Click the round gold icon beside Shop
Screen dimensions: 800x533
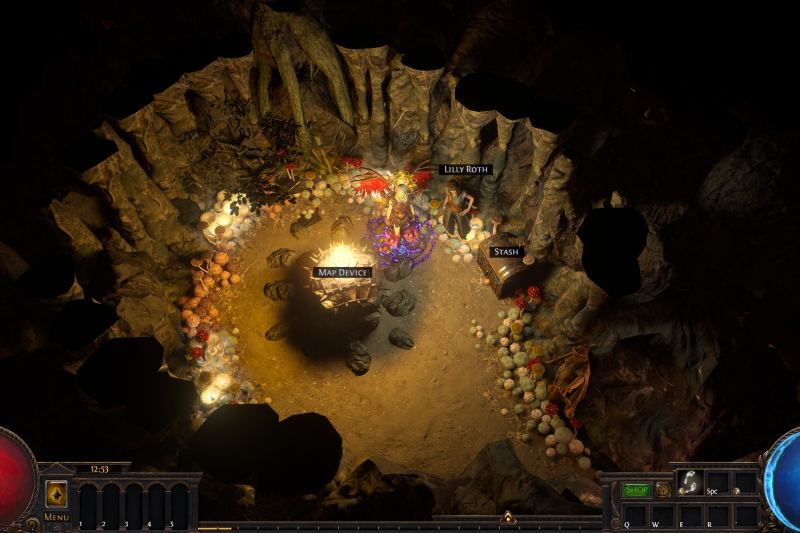pyautogui.click(x=663, y=489)
